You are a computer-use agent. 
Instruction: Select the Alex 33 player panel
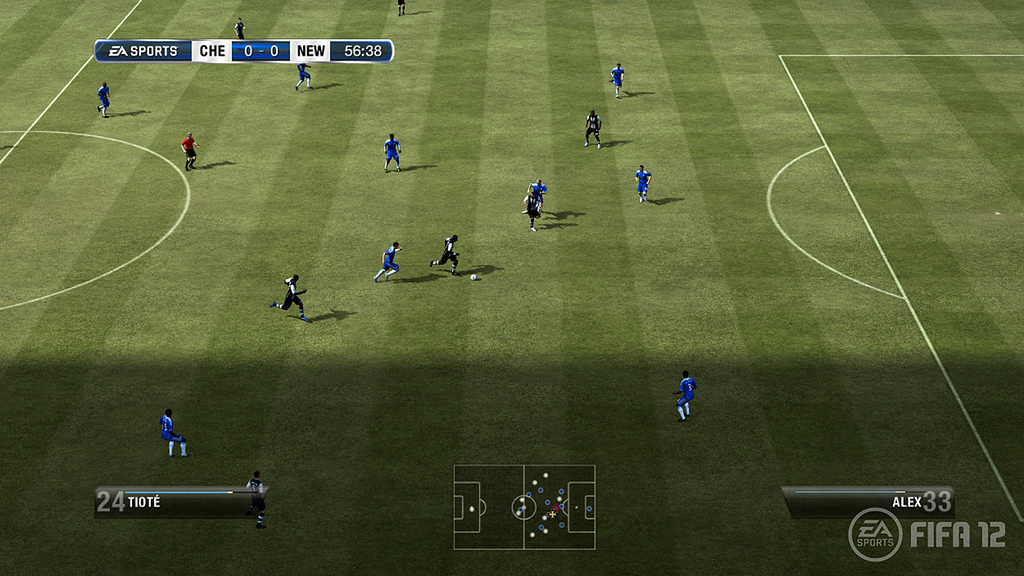click(x=867, y=500)
